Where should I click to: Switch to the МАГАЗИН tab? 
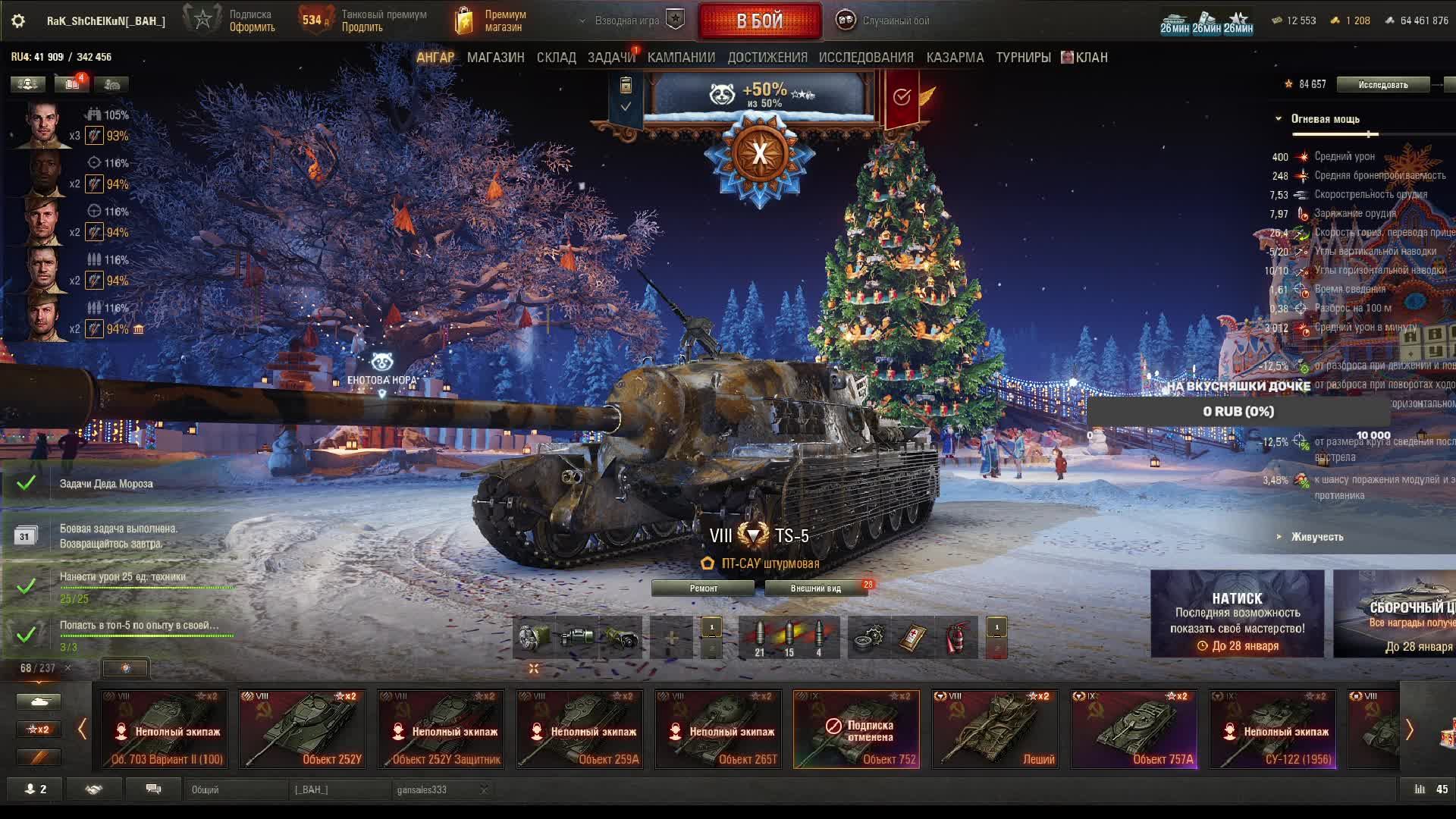[495, 58]
